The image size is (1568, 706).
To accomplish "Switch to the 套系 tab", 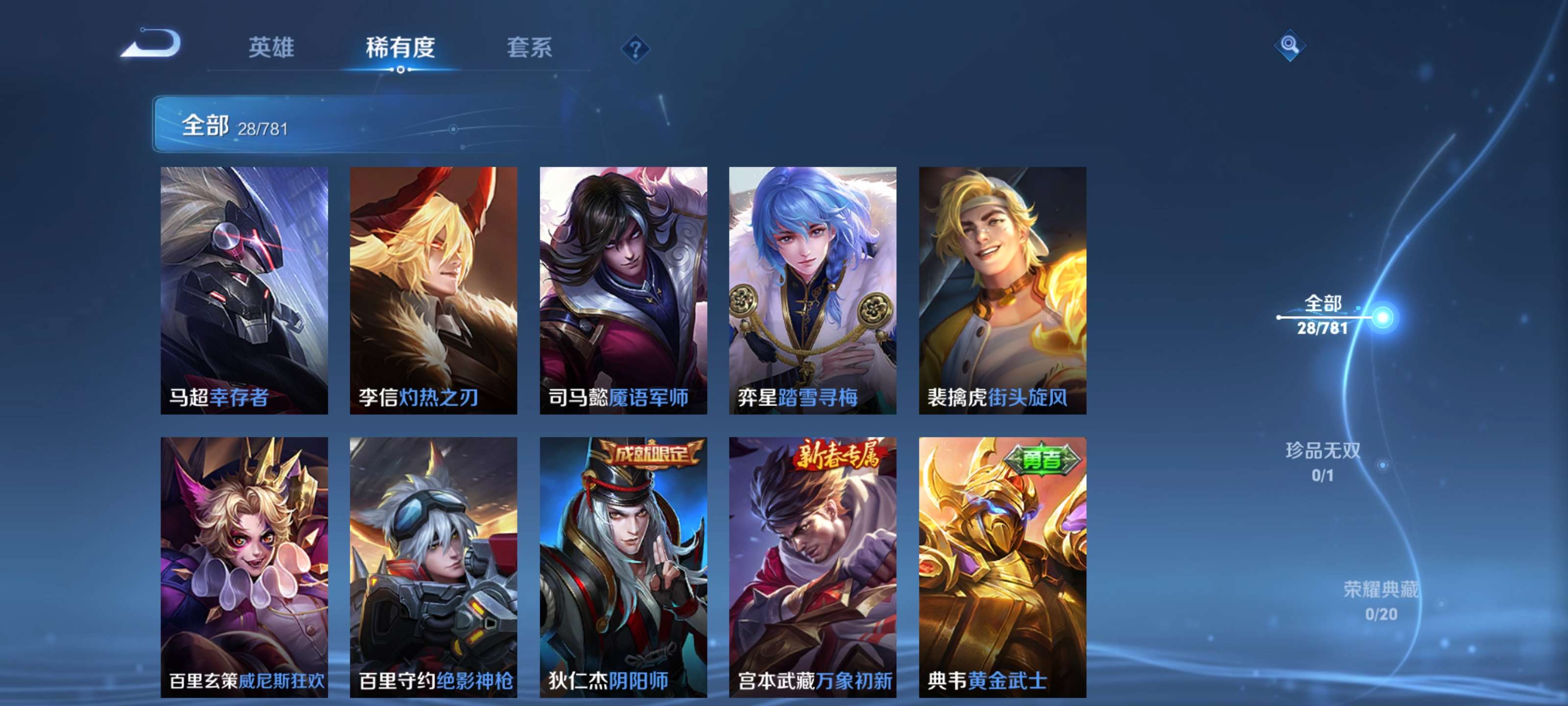I will 531,49.
